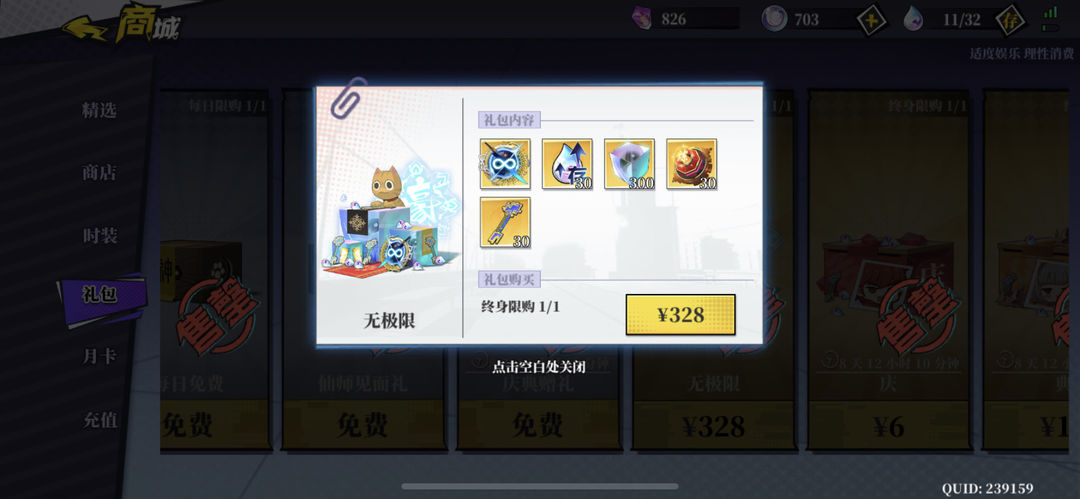
Task: Switch to the 精选 tab
Action: point(99,110)
